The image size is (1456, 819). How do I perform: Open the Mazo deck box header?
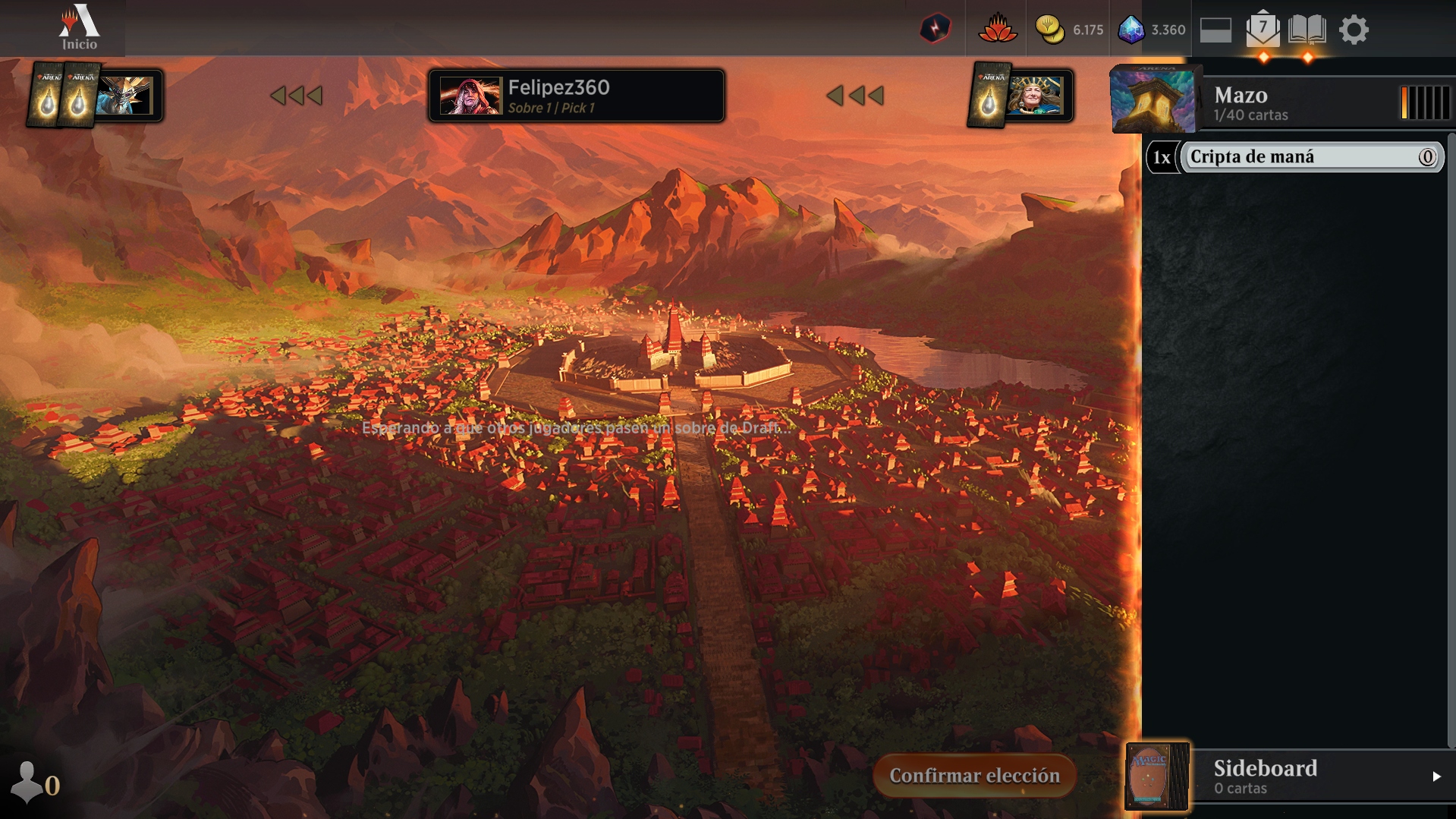pyautogui.click(x=1252, y=103)
